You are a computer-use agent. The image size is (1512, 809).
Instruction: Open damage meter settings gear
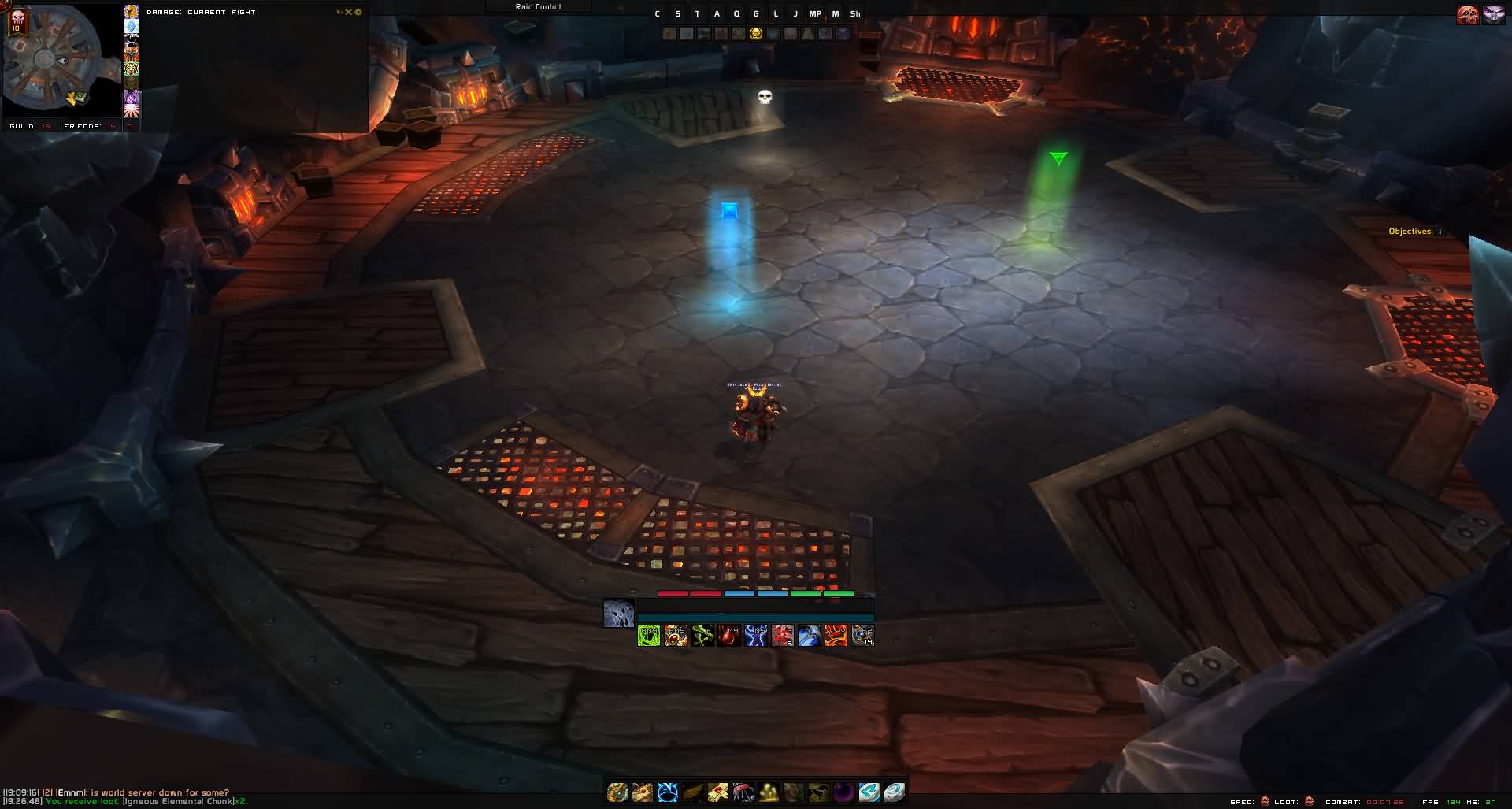coord(359,12)
